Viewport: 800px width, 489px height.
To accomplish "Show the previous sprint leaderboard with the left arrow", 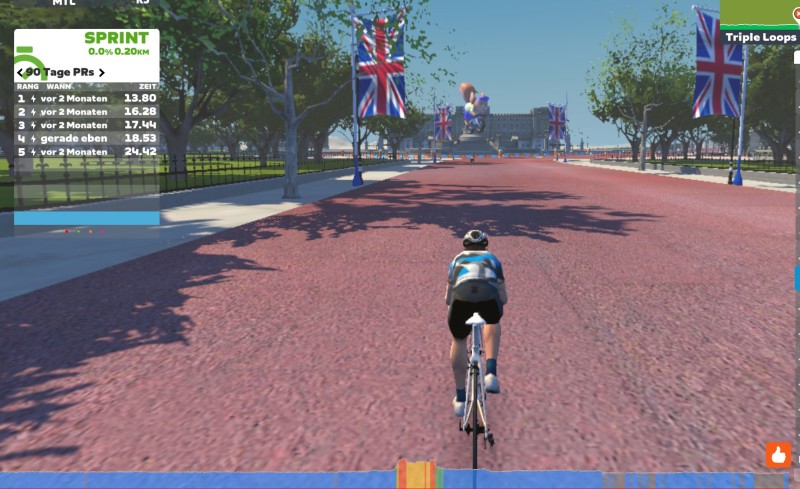I will click(21, 72).
